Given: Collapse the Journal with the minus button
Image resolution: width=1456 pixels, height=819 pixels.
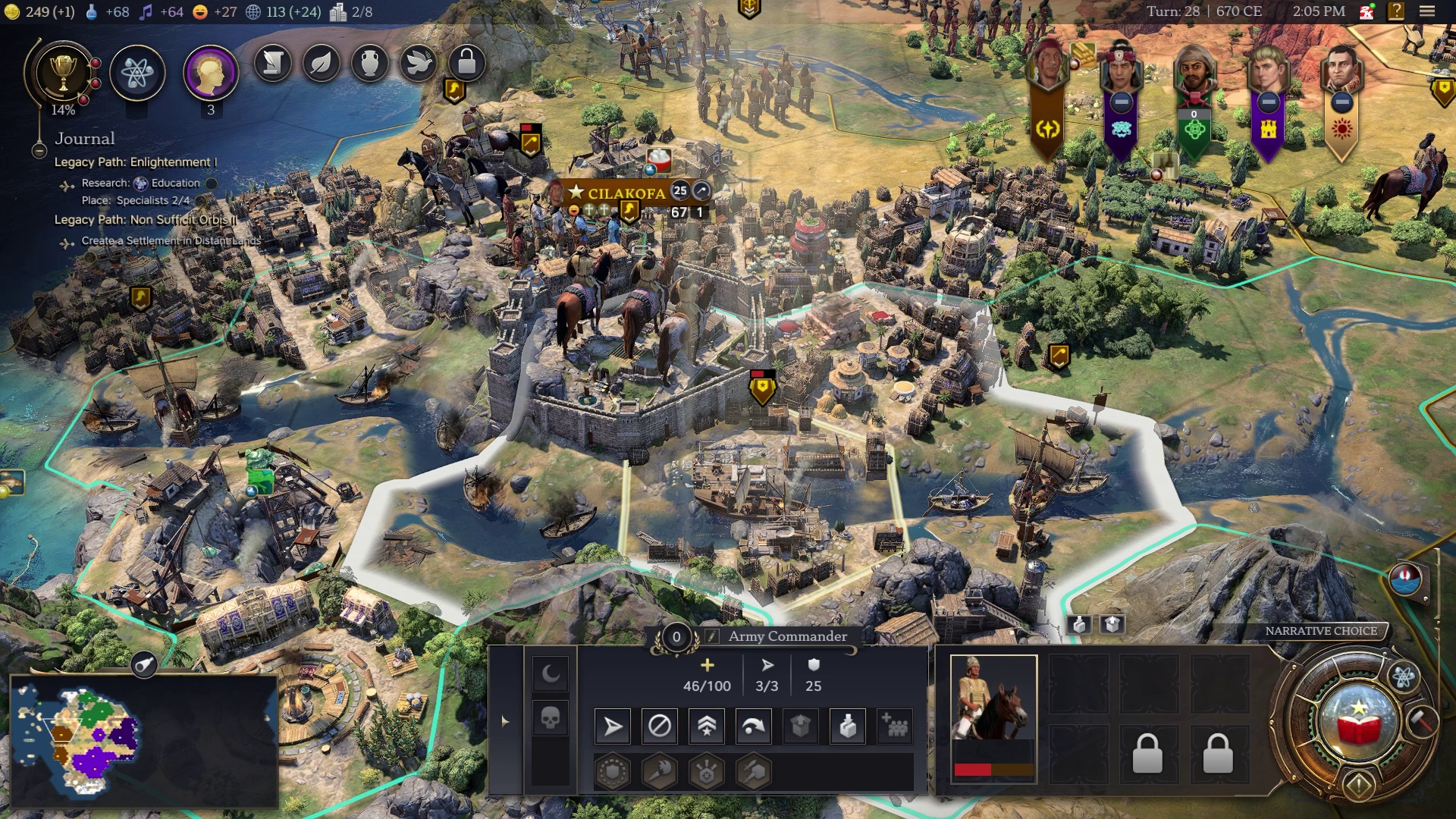Looking at the screenshot, I should tap(39, 151).
